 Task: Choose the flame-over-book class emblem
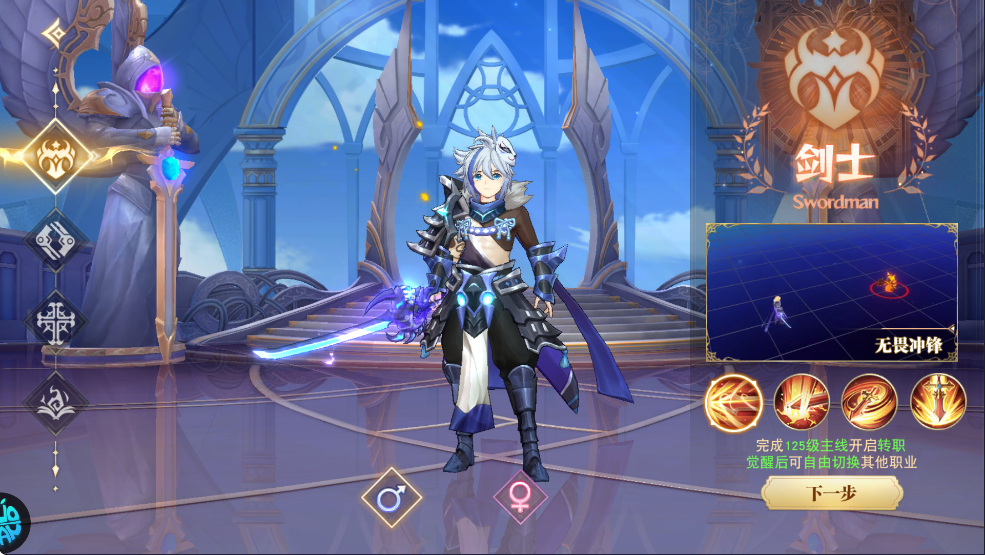55,403
